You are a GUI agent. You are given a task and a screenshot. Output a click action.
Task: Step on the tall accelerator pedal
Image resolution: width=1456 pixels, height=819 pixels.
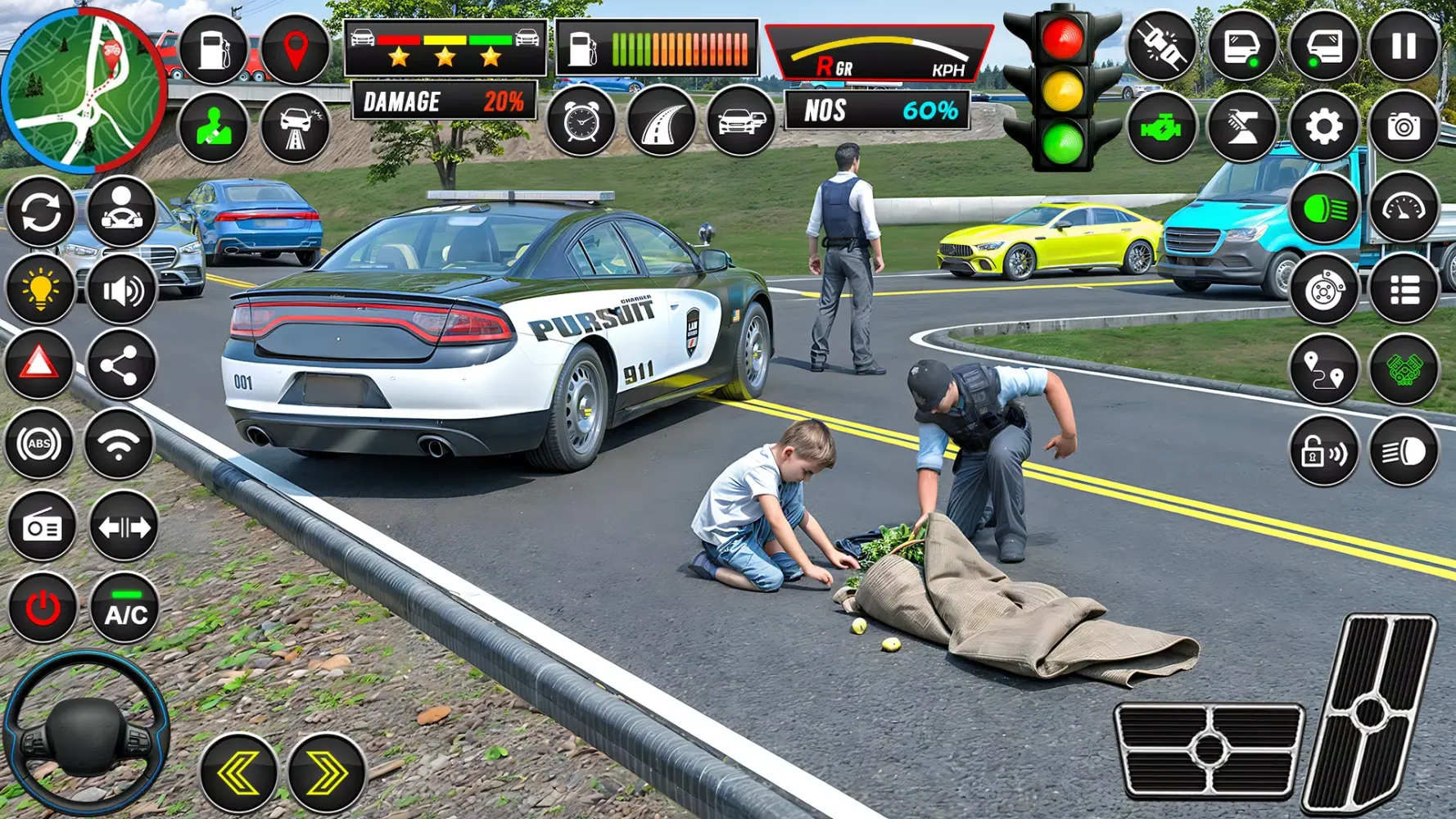[x=1369, y=713]
